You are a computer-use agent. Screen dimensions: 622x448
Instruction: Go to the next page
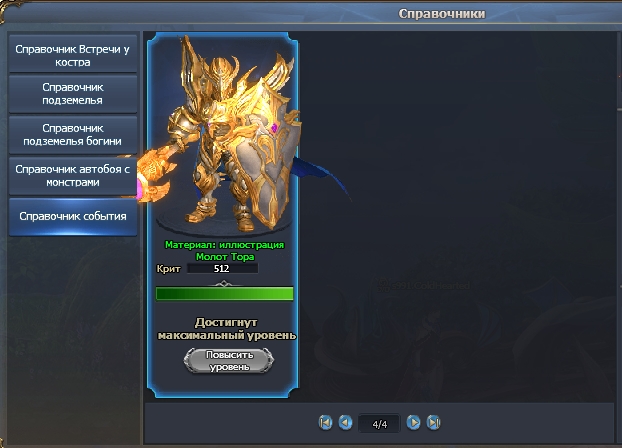pyautogui.click(x=413, y=422)
